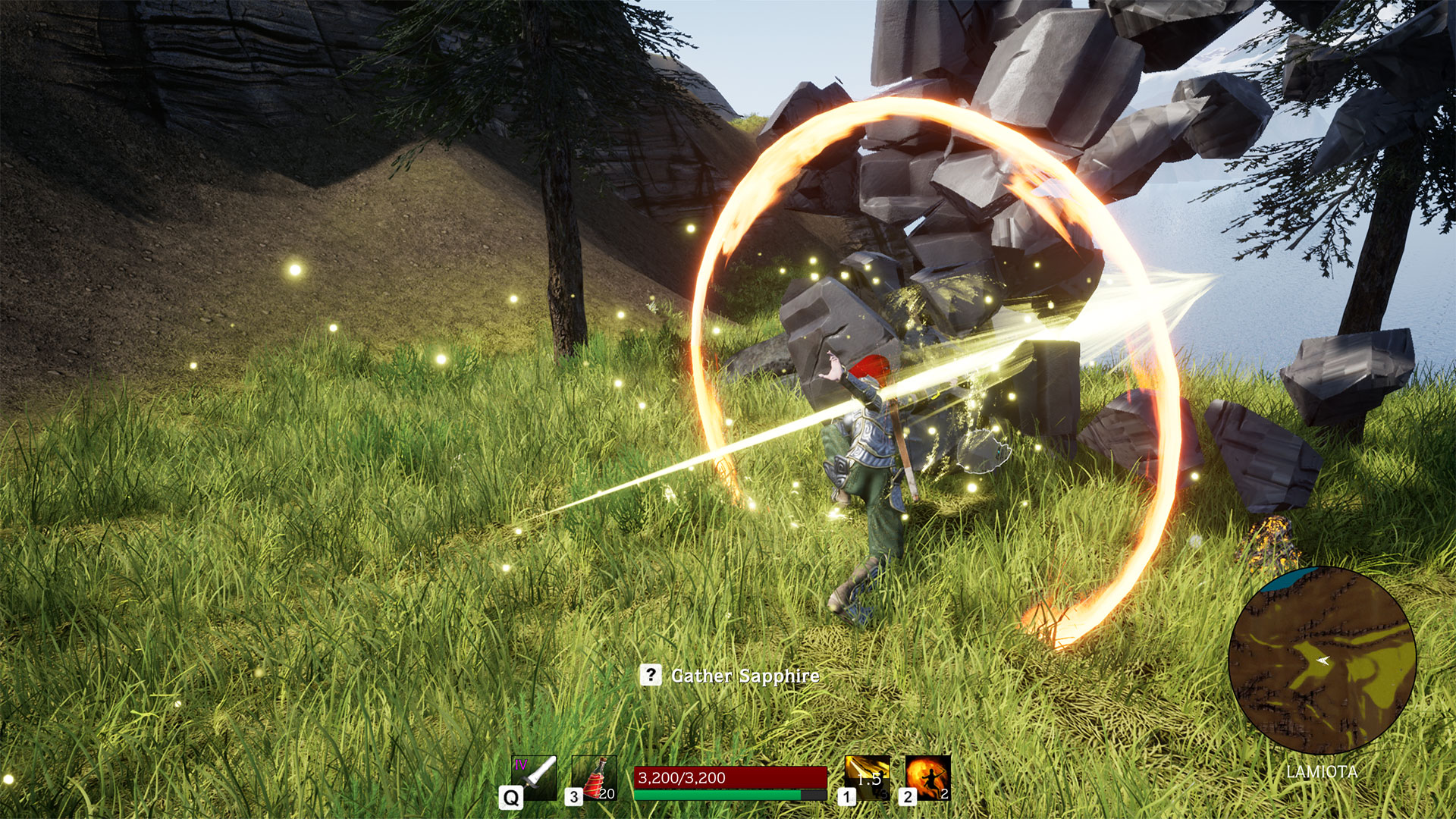Click the 1 keybind badge on the slash ability
Image resolution: width=1456 pixels, height=819 pixels.
pyautogui.click(x=846, y=795)
